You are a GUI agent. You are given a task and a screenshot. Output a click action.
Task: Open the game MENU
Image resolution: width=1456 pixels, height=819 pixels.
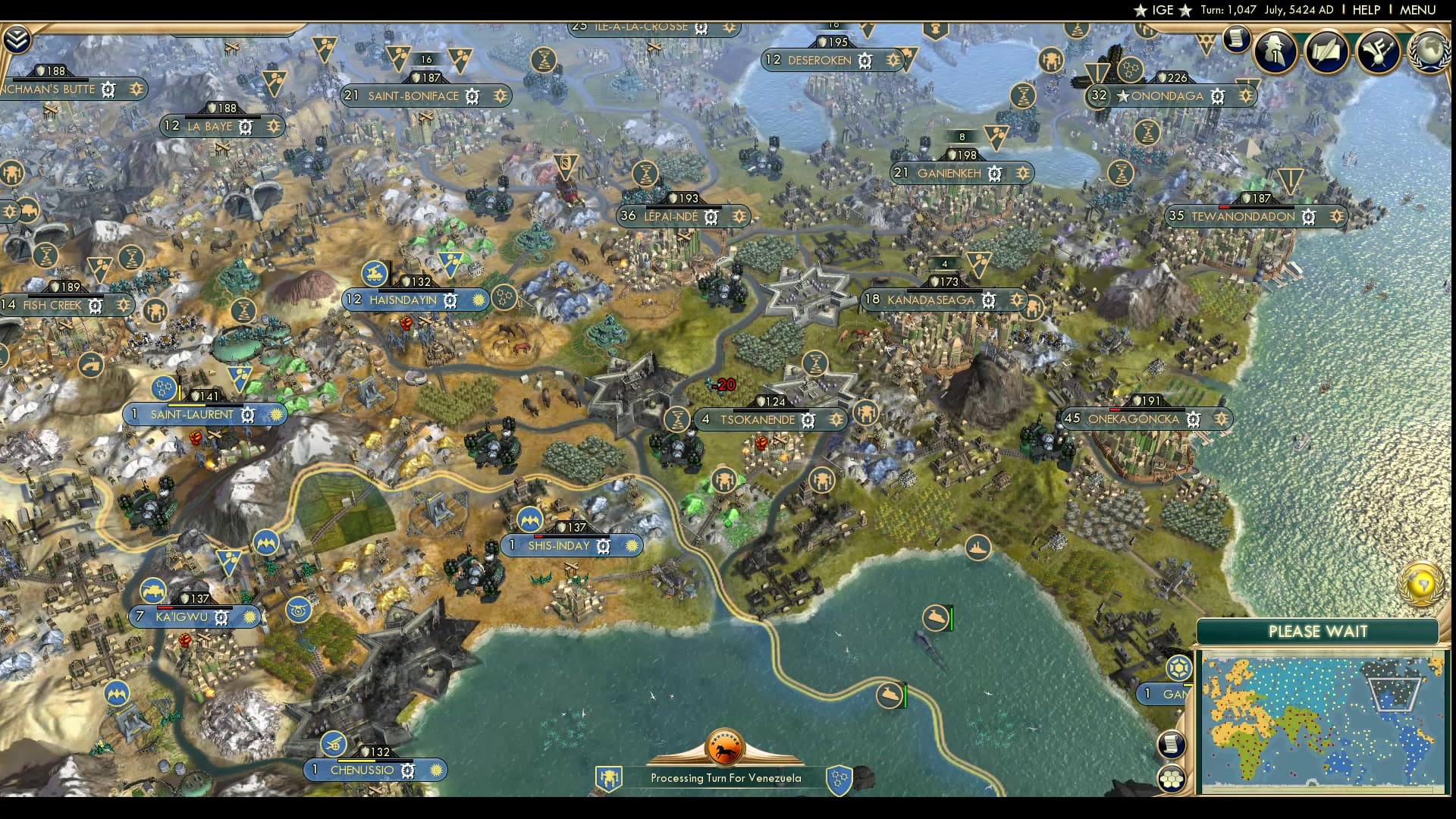click(x=1417, y=10)
